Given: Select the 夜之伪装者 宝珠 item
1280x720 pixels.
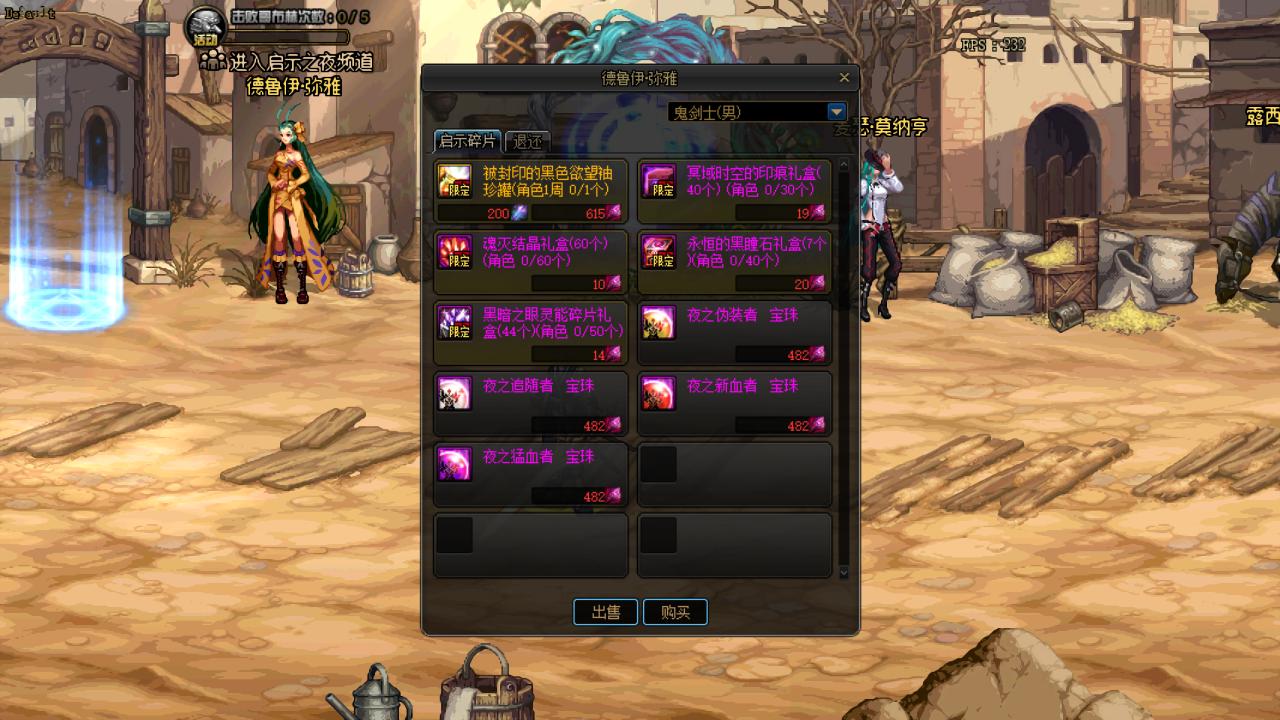Looking at the screenshot, I should (734, 333).
